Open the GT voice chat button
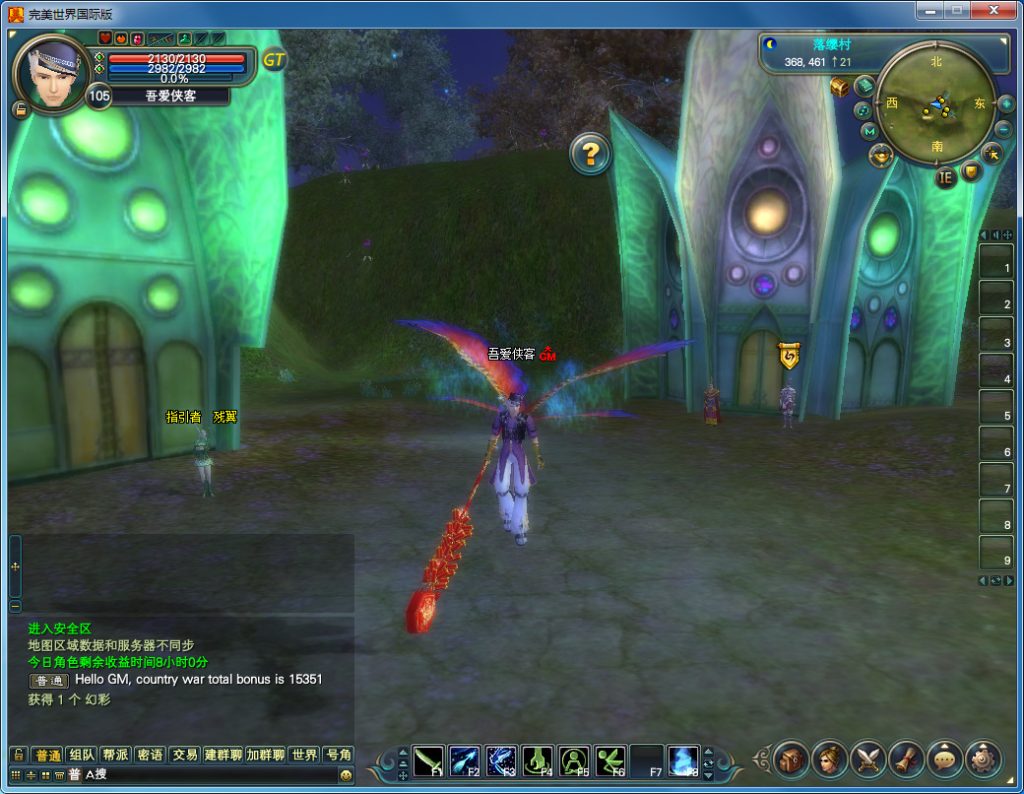Image resolution: width=1024 pixels, height=794 pixels. [x=274, y=60]
